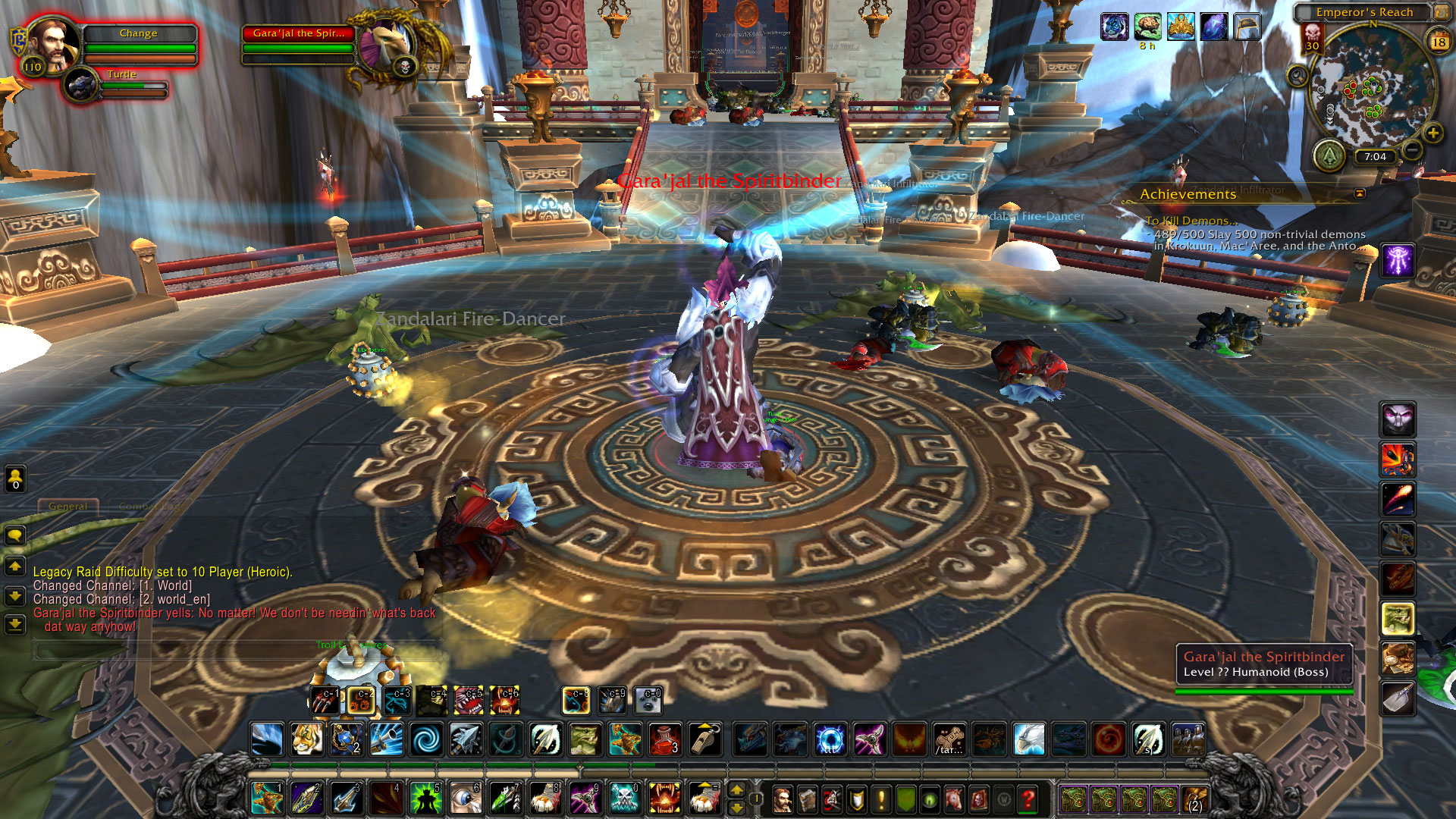This screenshot has height=819, width=1456.
Task: Activate the green skull-and-crossbones ability in slot 0
Action: click(x=624, y=798)
